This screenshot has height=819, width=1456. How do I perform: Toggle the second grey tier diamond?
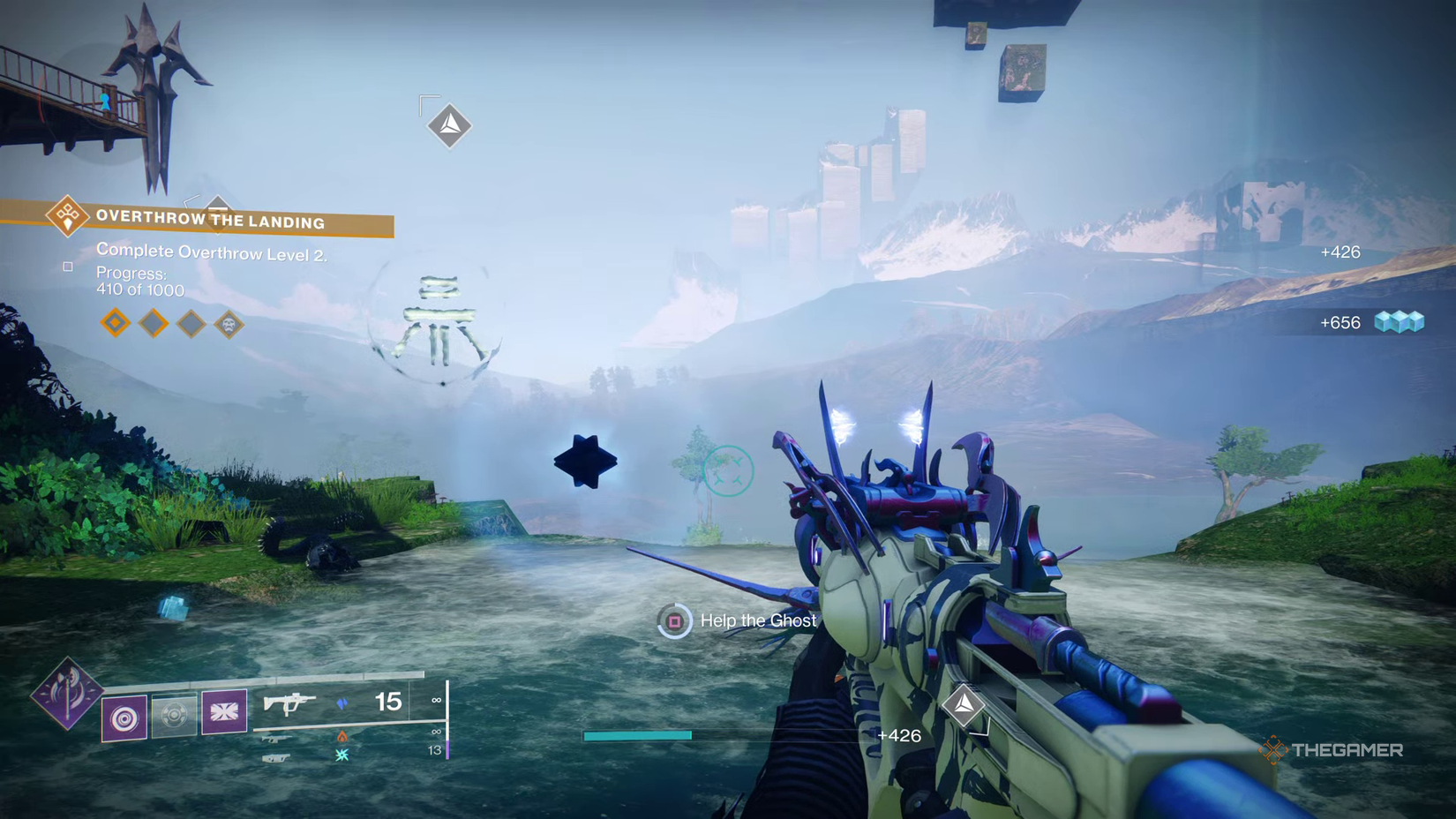tap(152, 324)
